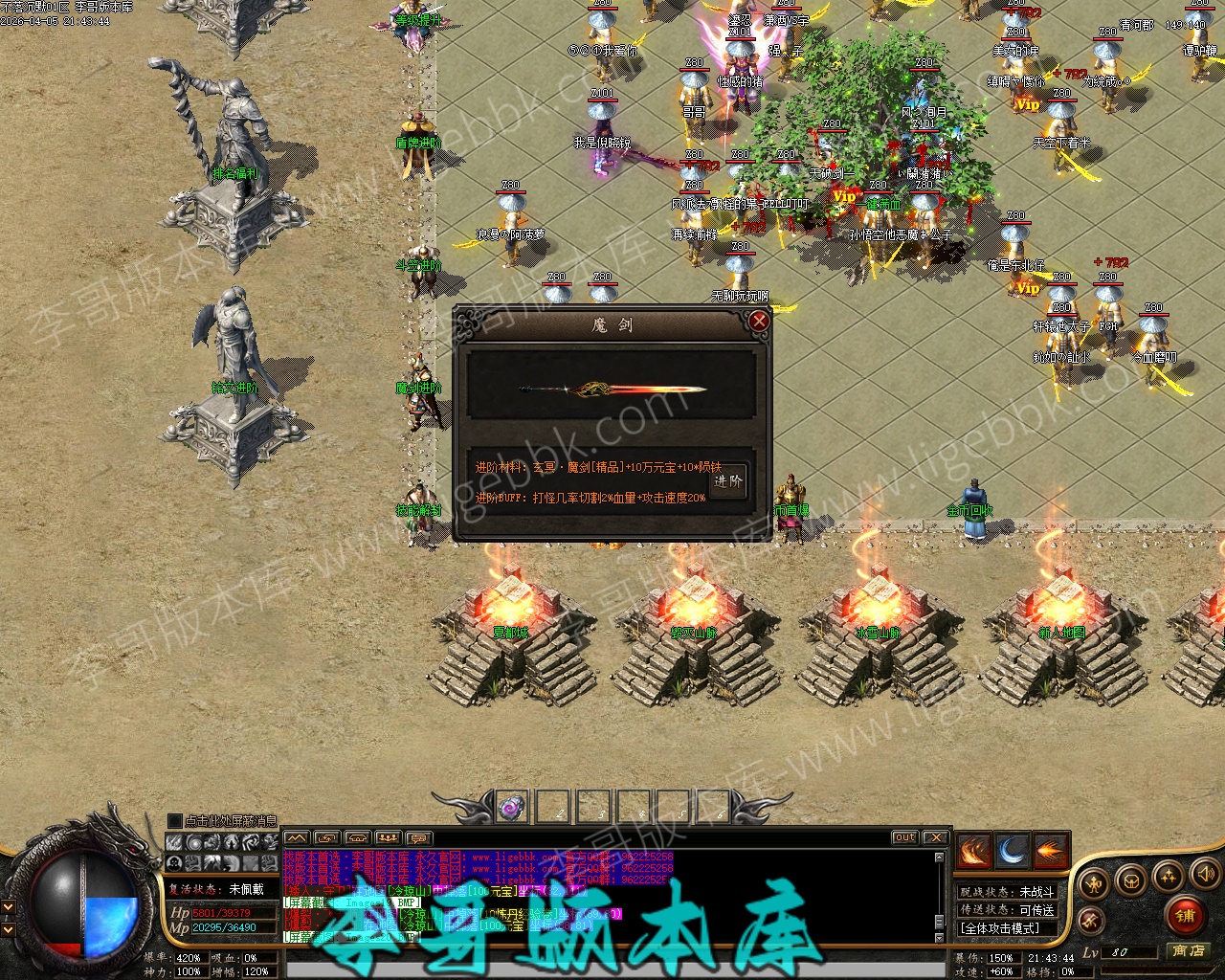This screenshot has width=1225, height=980.
Task: Open the red 铺 stall button
Action: 1186,915
